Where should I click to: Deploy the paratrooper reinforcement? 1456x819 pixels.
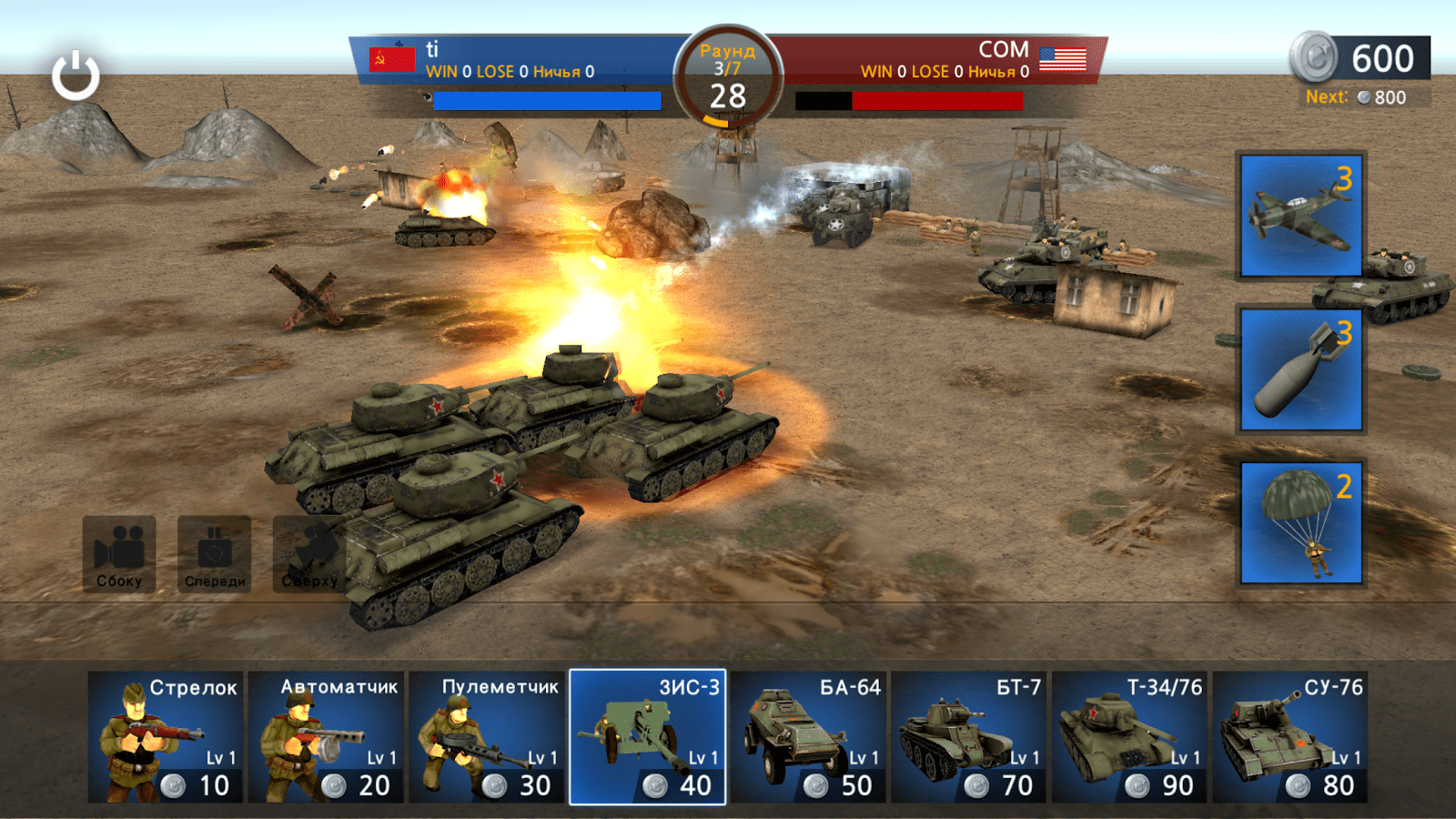1299,521
